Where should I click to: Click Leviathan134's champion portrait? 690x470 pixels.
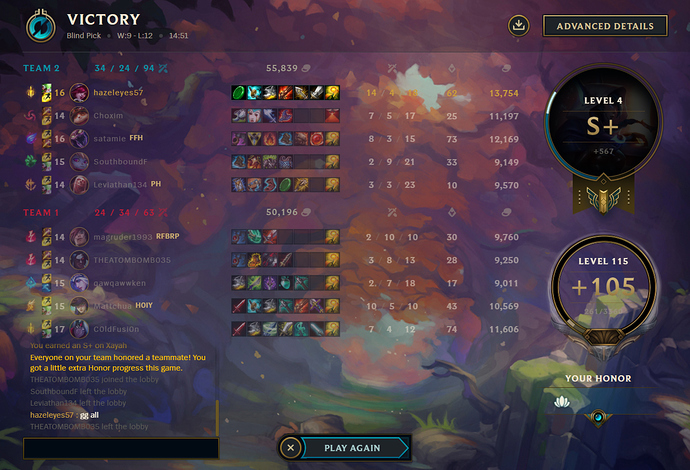80,184
